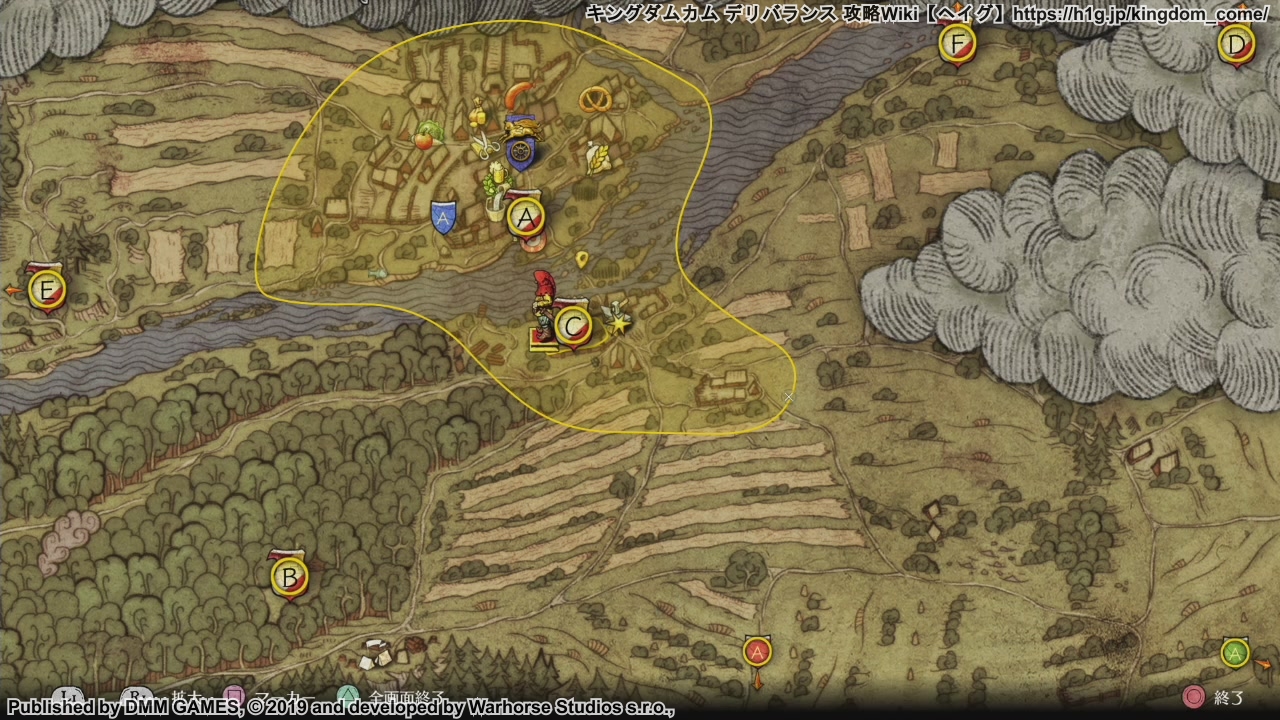Screen dimensions: 1280x720
Task: Click the quest marker B in the forest
Action: click(290, 577)
